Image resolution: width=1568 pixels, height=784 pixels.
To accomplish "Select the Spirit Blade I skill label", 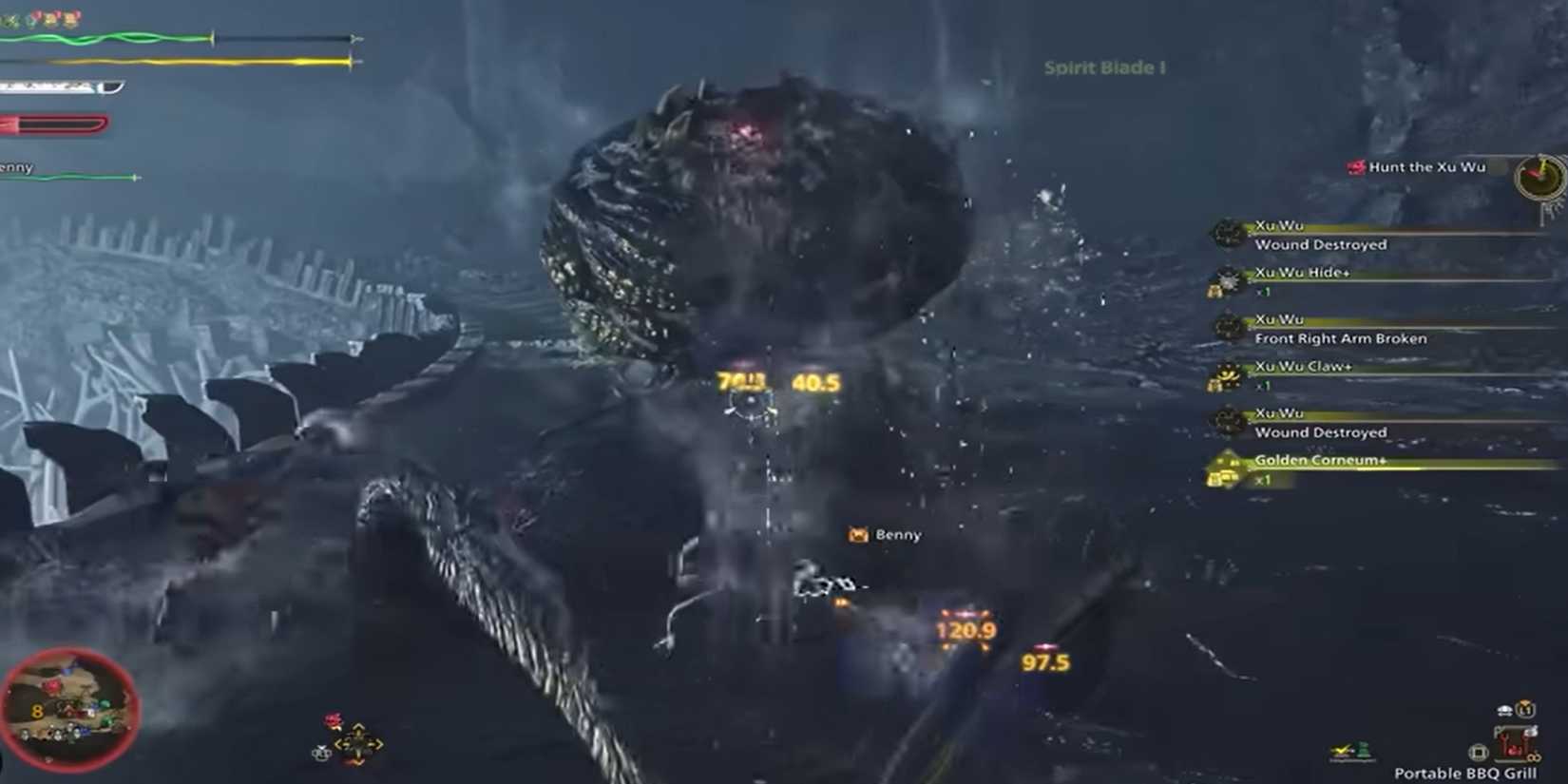I will click(1105, 67).
